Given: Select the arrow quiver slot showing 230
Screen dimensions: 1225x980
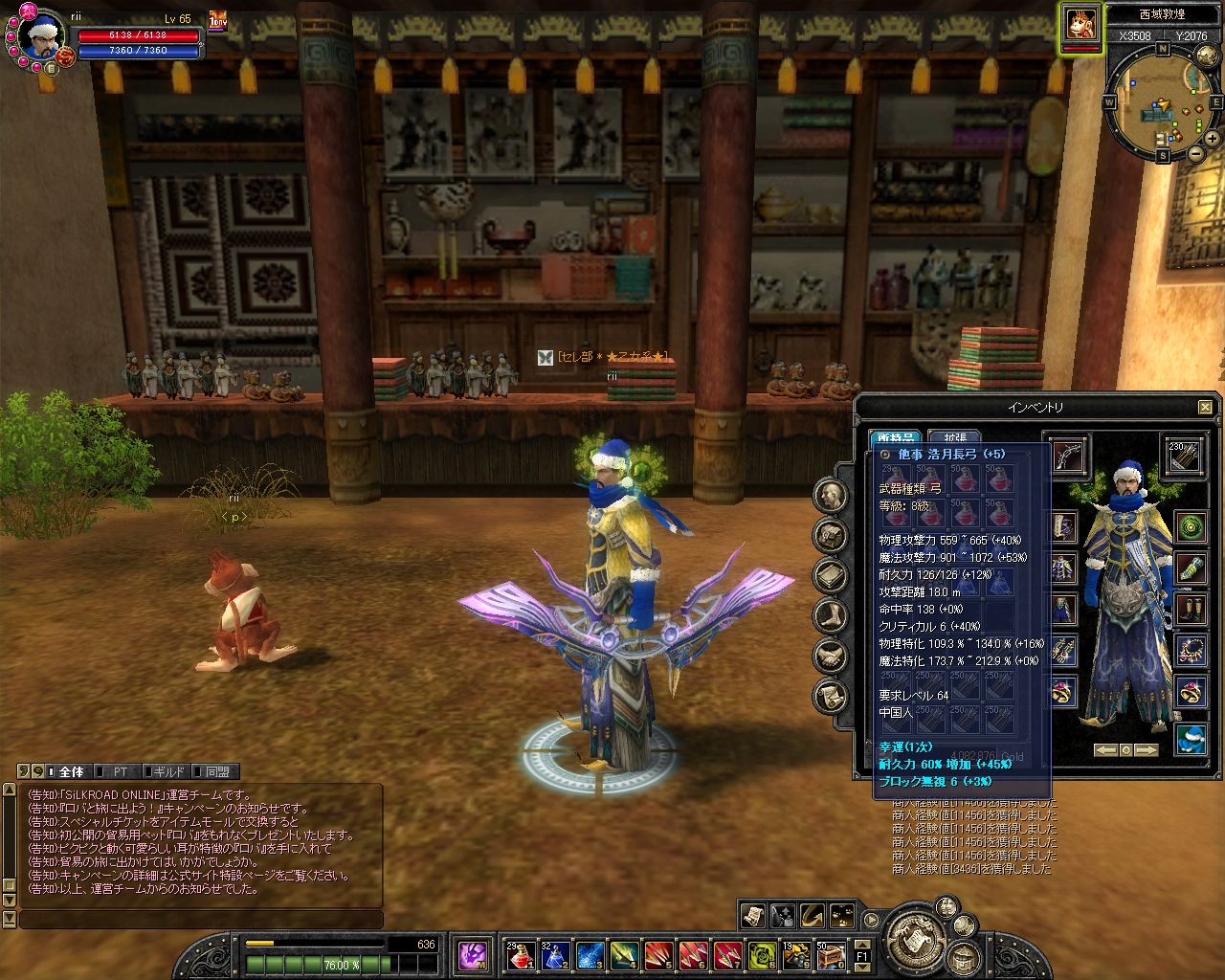Looking at the screenshot, I should (x=1185, y=456).
